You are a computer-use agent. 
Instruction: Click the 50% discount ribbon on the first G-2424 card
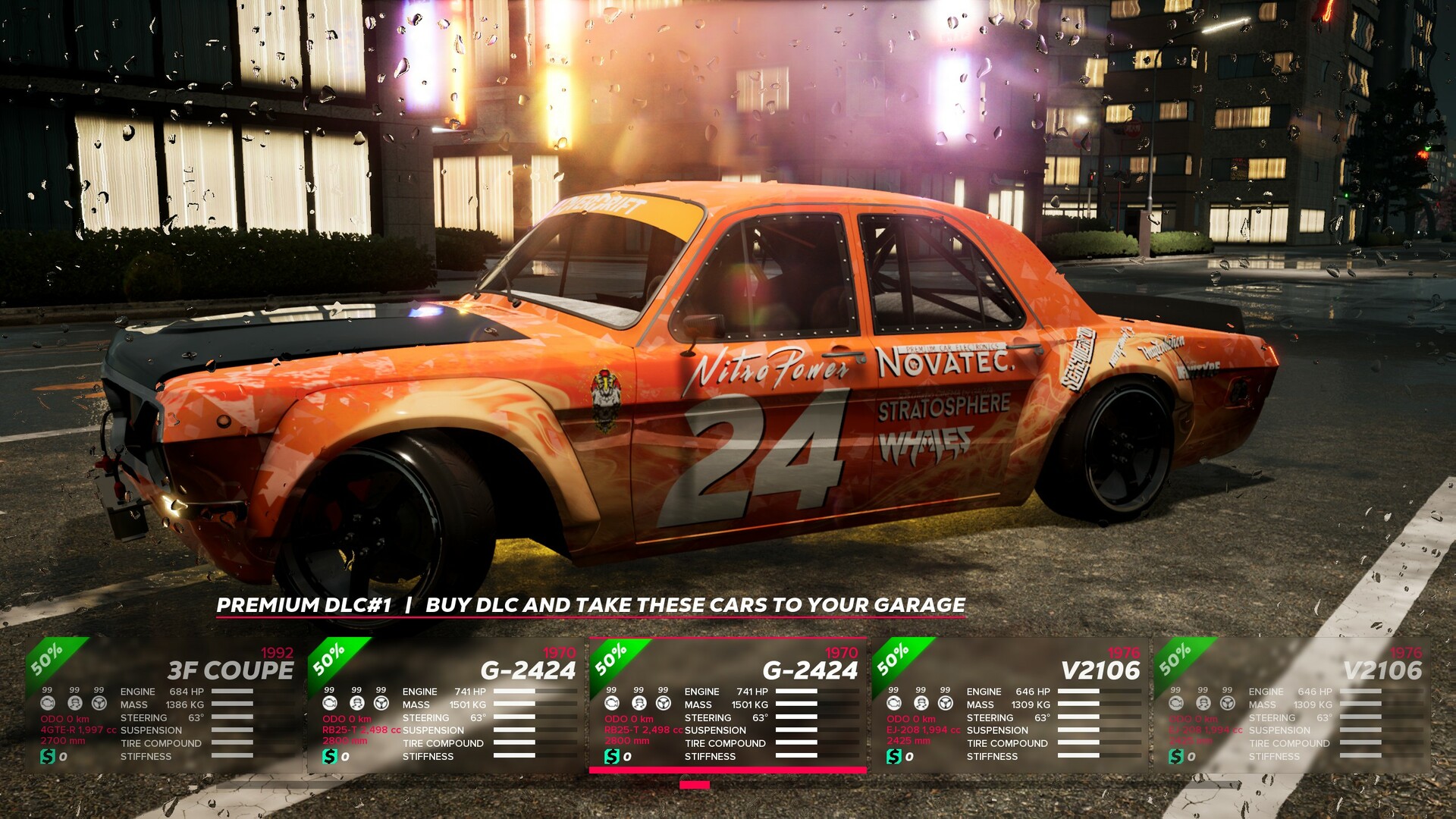(330, 662)
